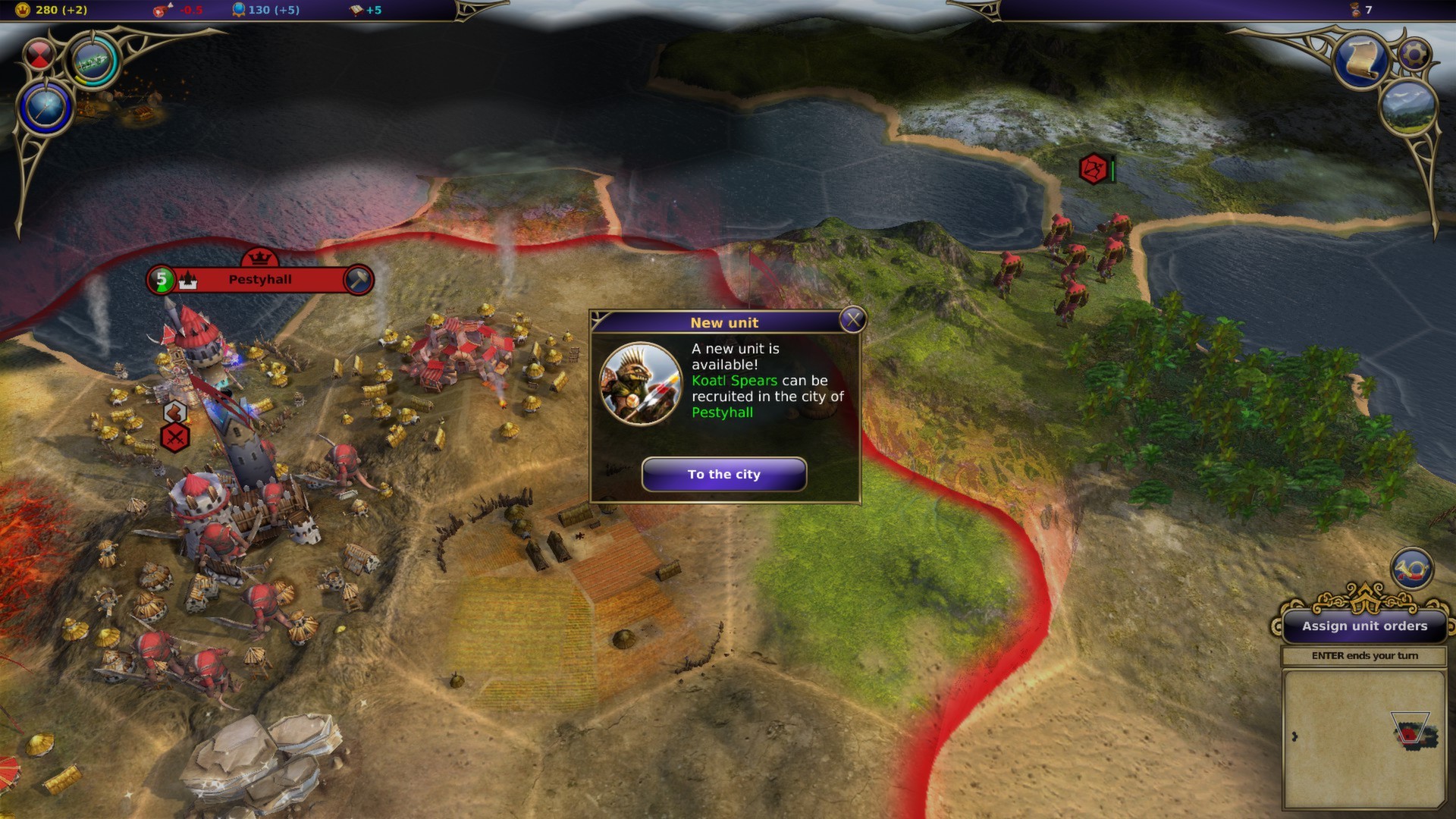Click the Koatl Spears unit portrait
This screenshot has width=1456, height=819.
[x=641, y=384]
